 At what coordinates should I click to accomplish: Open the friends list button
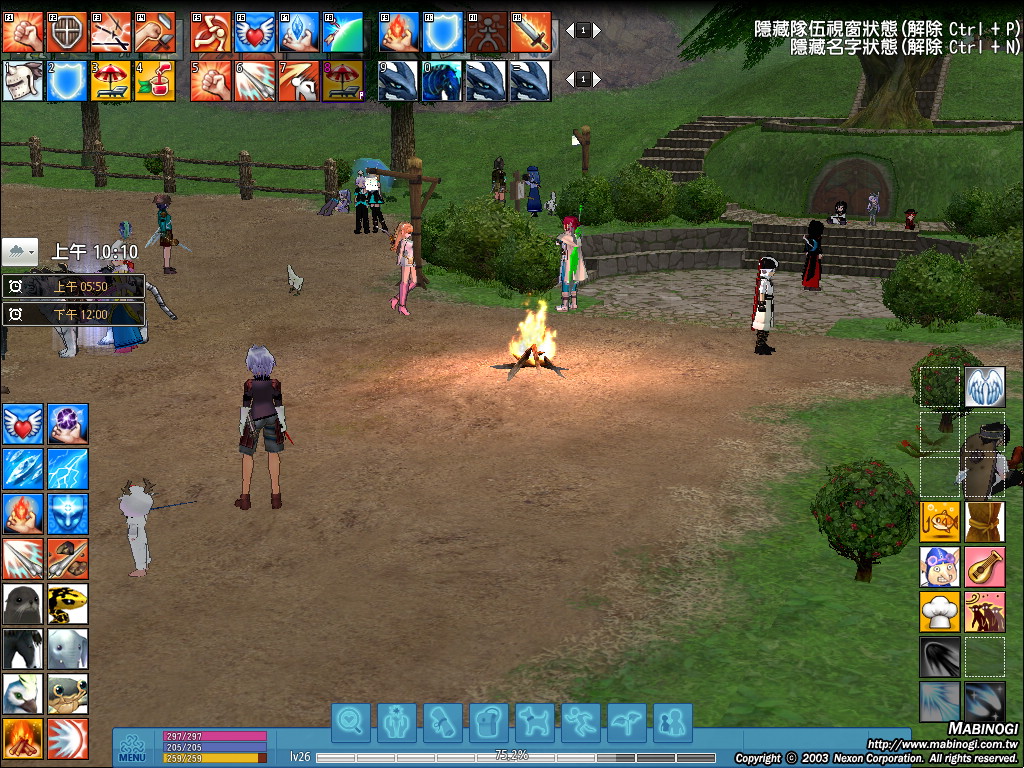[673, 722]
